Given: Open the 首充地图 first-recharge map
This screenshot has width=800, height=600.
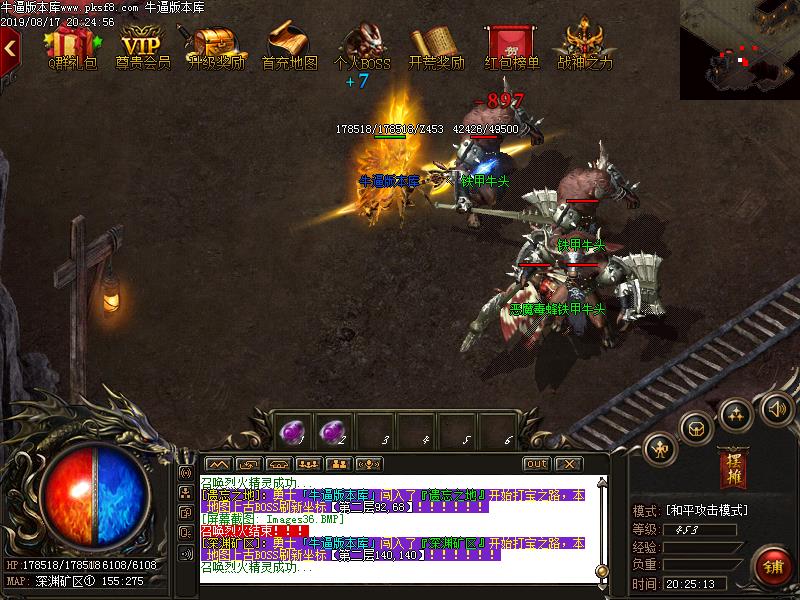Looking at the screenshot, I should click(289, 46).
